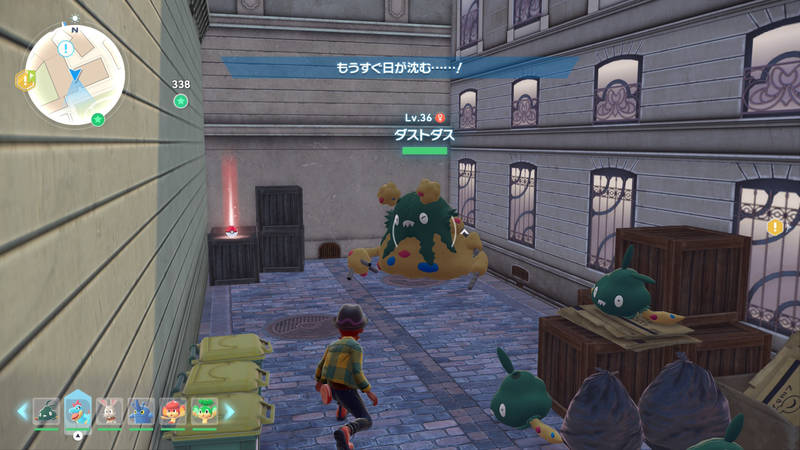Viewport: 800px width, 450px height.
Task: Click the yellow exclamation marker at screen edge
Action: tap(774, 227)
